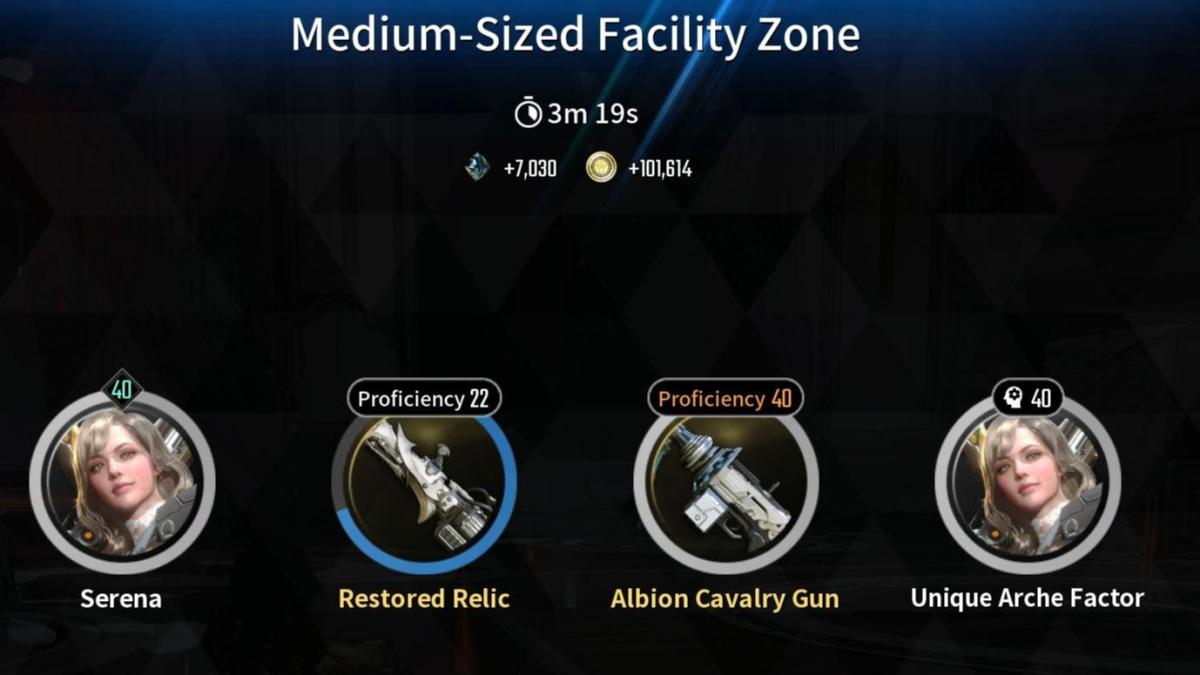Open the Albion Cavalry Gun weapon icon

(725, 486)
